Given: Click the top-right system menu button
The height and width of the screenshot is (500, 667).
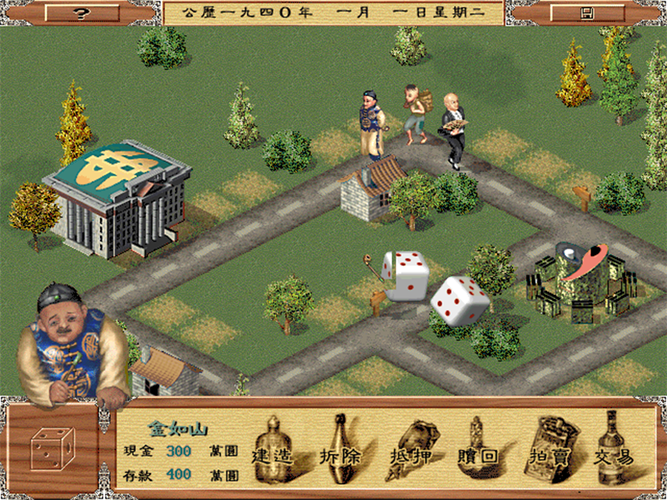Looking at the screenshot, I should tap(587, 13).
